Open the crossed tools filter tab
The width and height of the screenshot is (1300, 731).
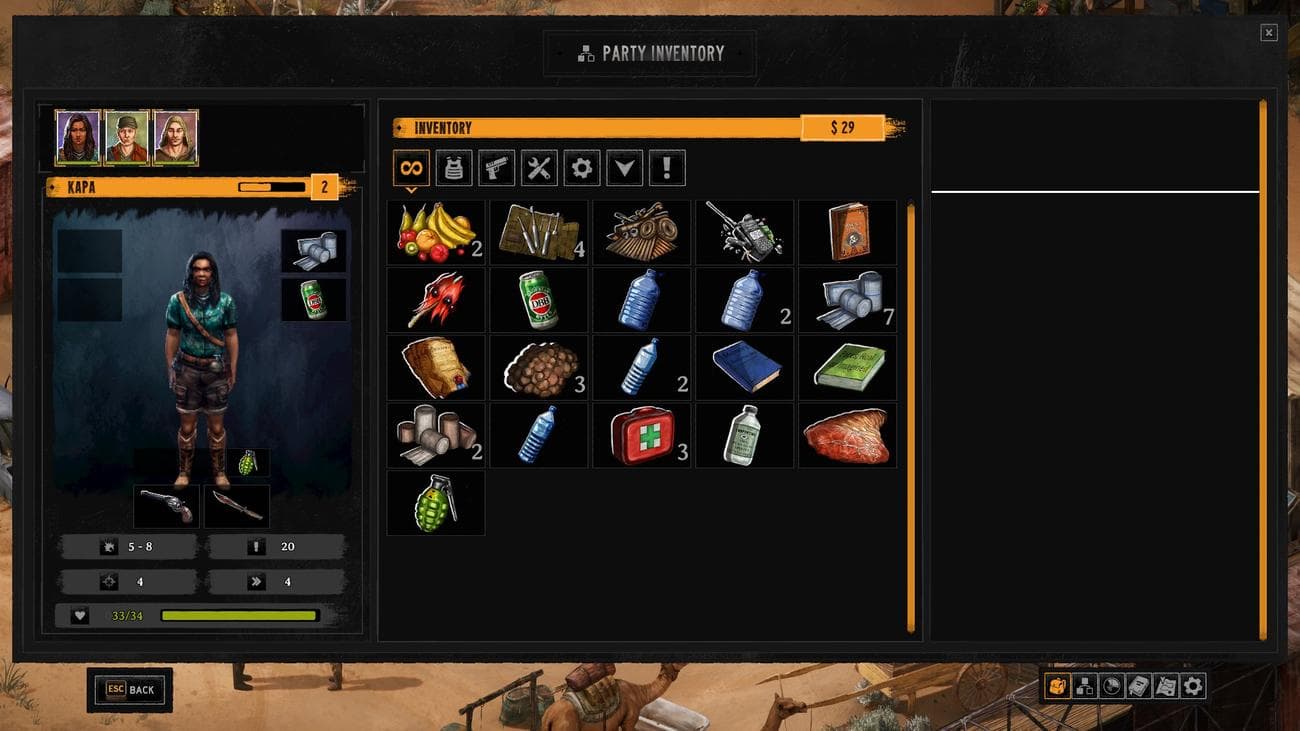pos(539,168)
